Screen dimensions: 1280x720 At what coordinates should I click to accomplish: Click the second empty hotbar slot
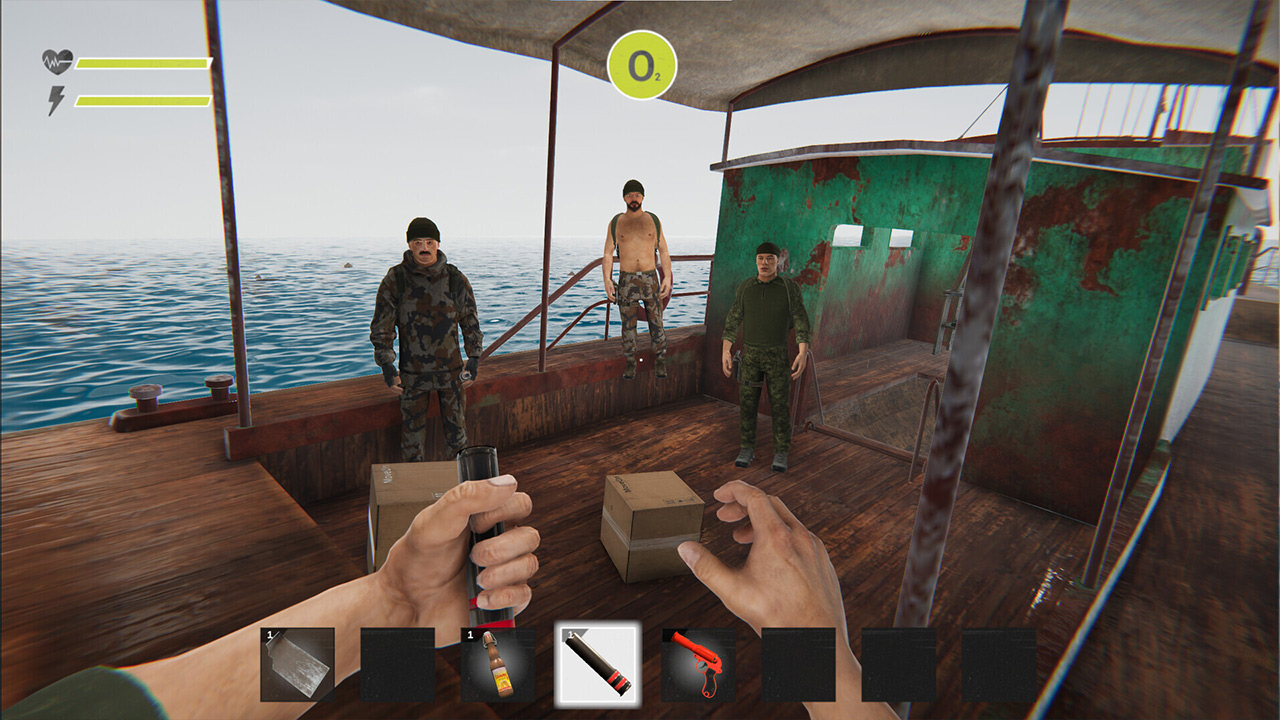pyautogui.click(x=396, y=662)
